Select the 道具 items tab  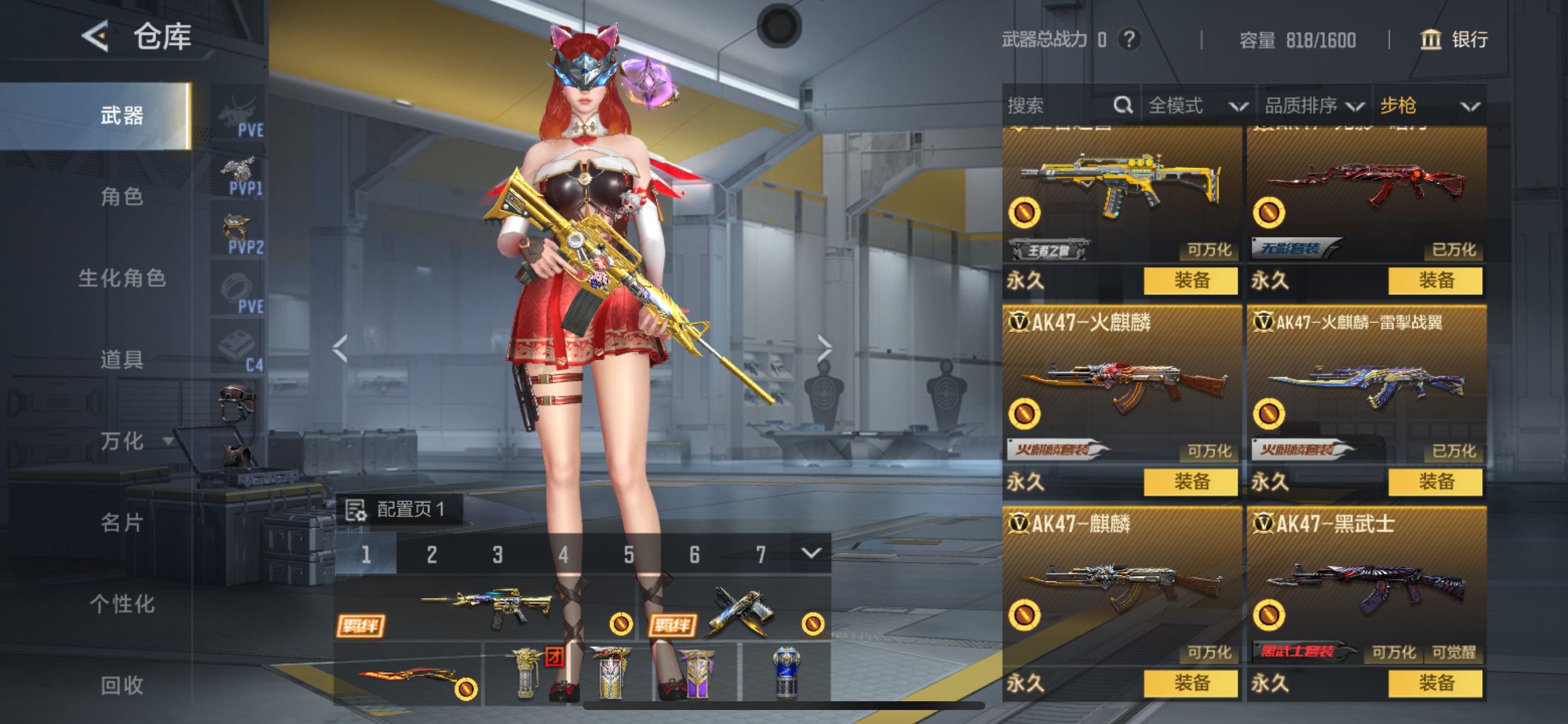click(123, 359)
